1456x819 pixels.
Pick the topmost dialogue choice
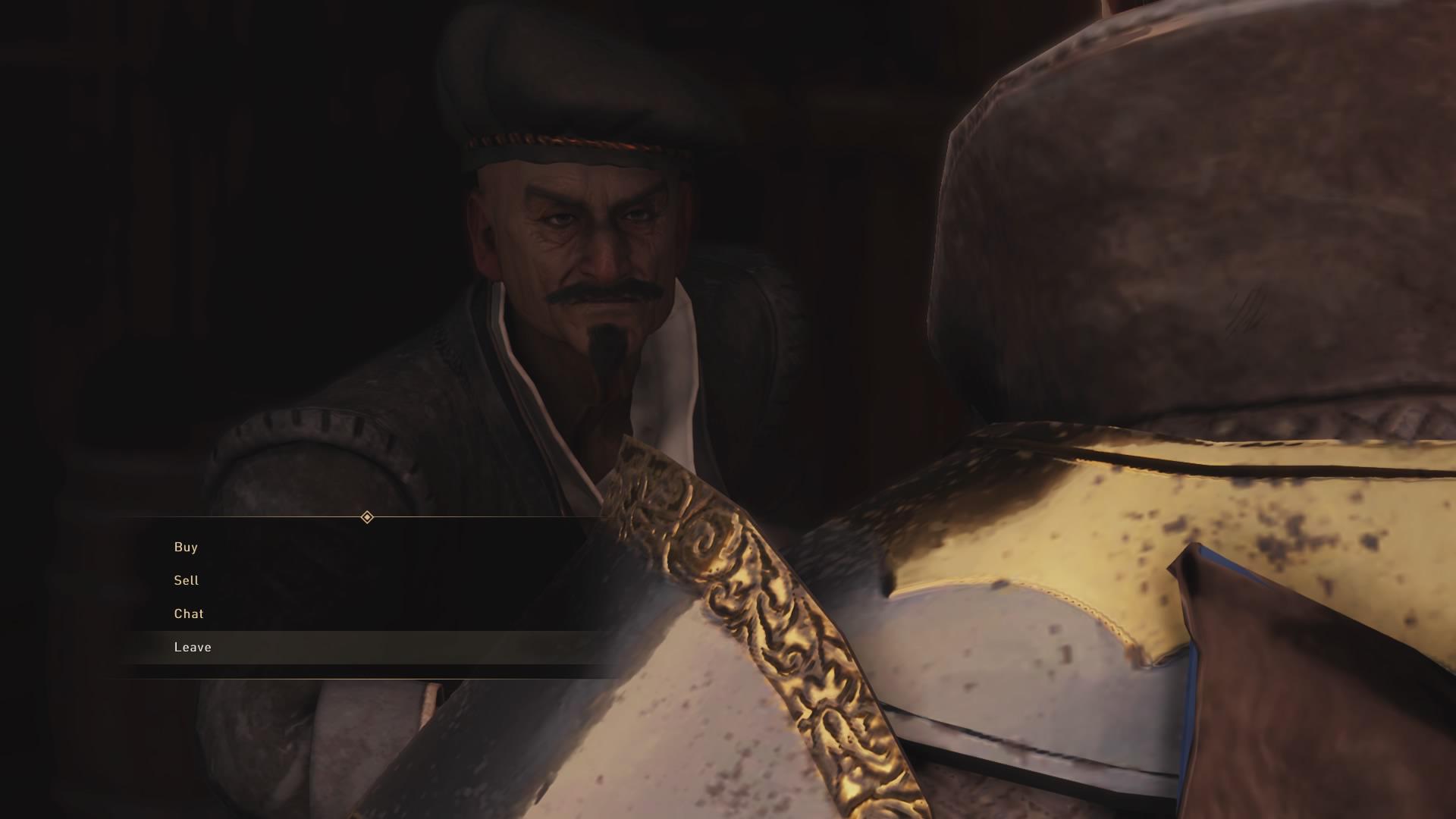coord(185,548)
